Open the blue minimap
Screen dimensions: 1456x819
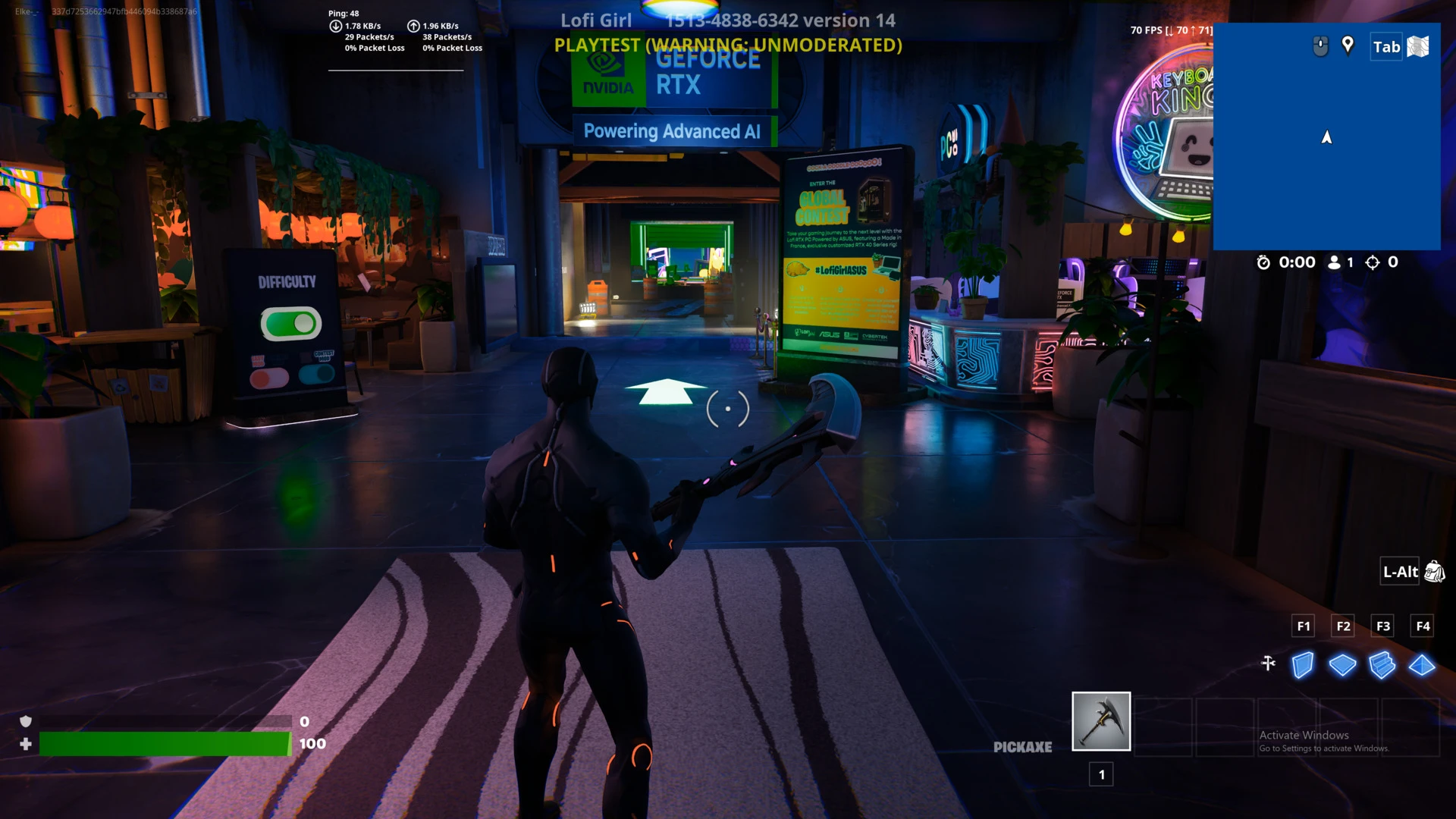tap(1326, 152)
